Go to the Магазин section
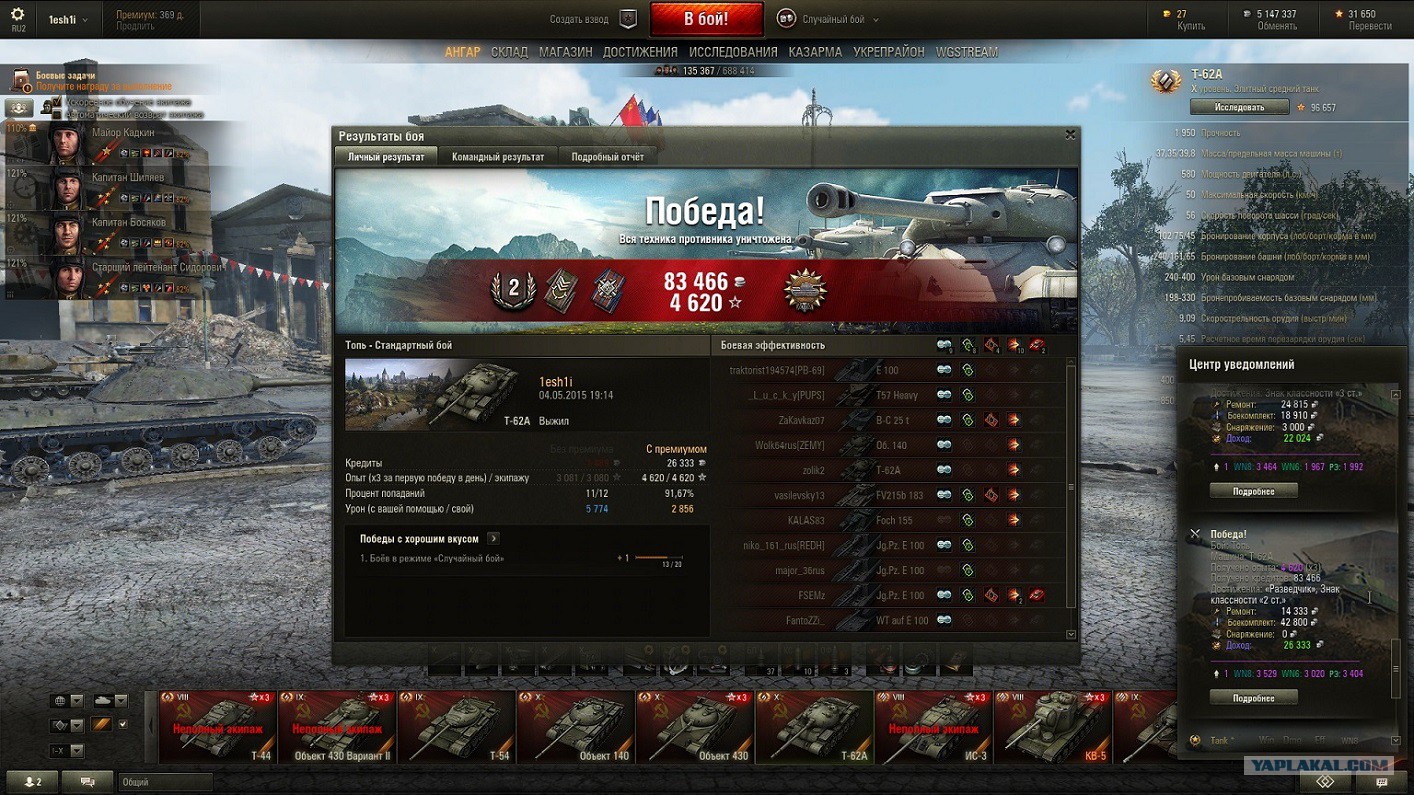This screenshot has width=1414, height=795. [x=565, y=52]
